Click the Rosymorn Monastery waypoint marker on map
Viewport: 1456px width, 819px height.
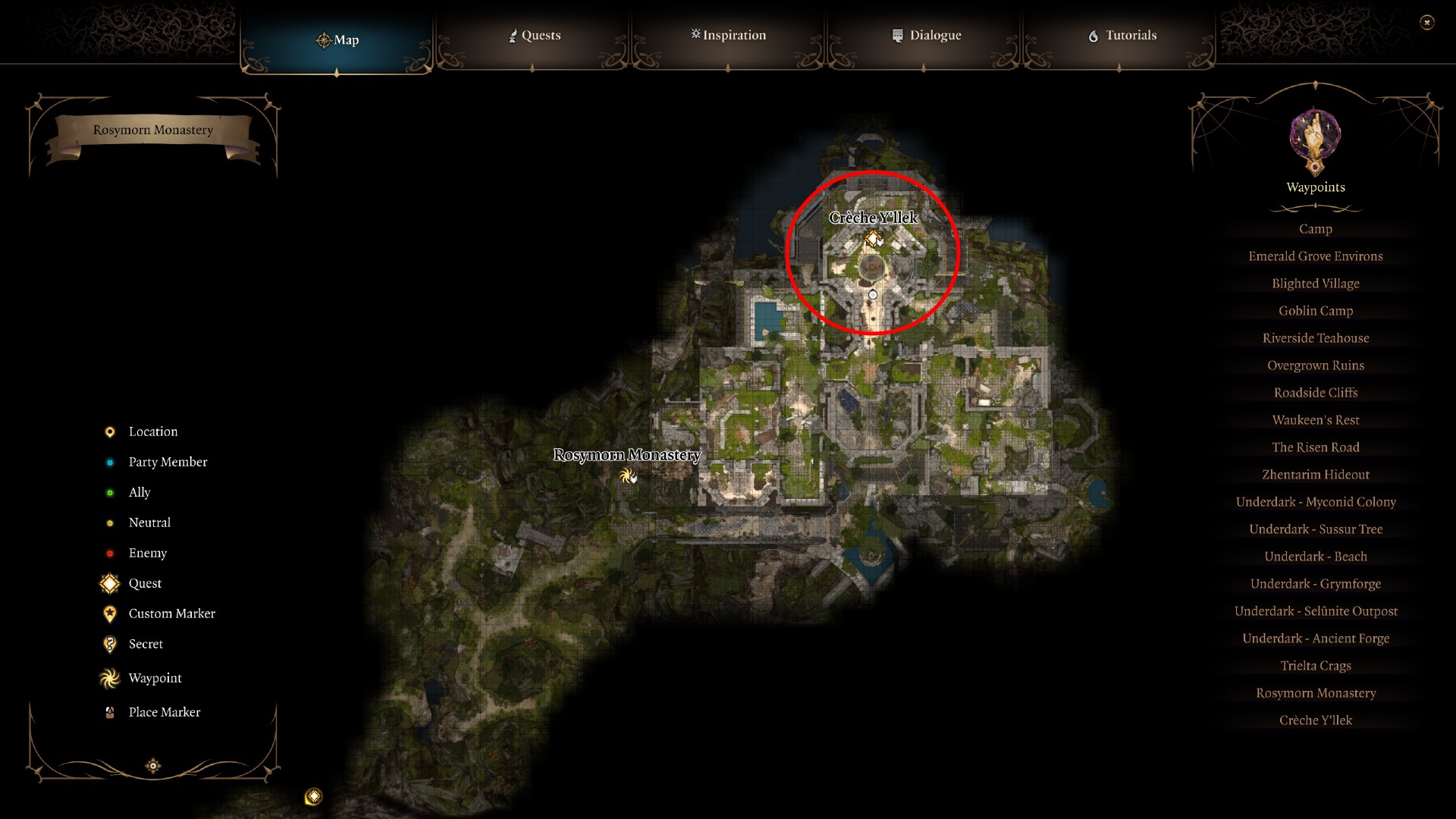pyautogui.click(x=628, y=477)
